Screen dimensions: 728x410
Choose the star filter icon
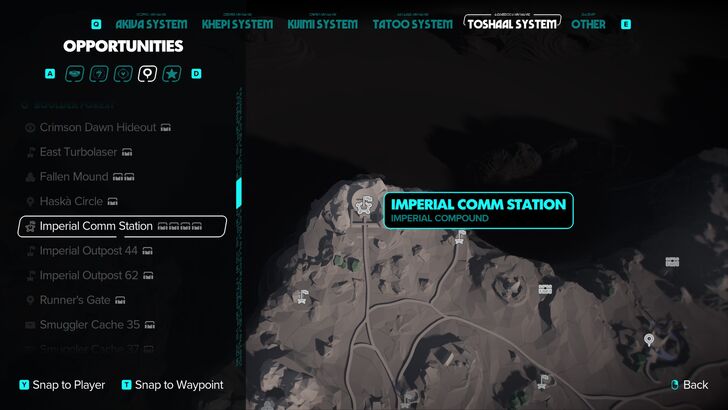pos(172,73)
